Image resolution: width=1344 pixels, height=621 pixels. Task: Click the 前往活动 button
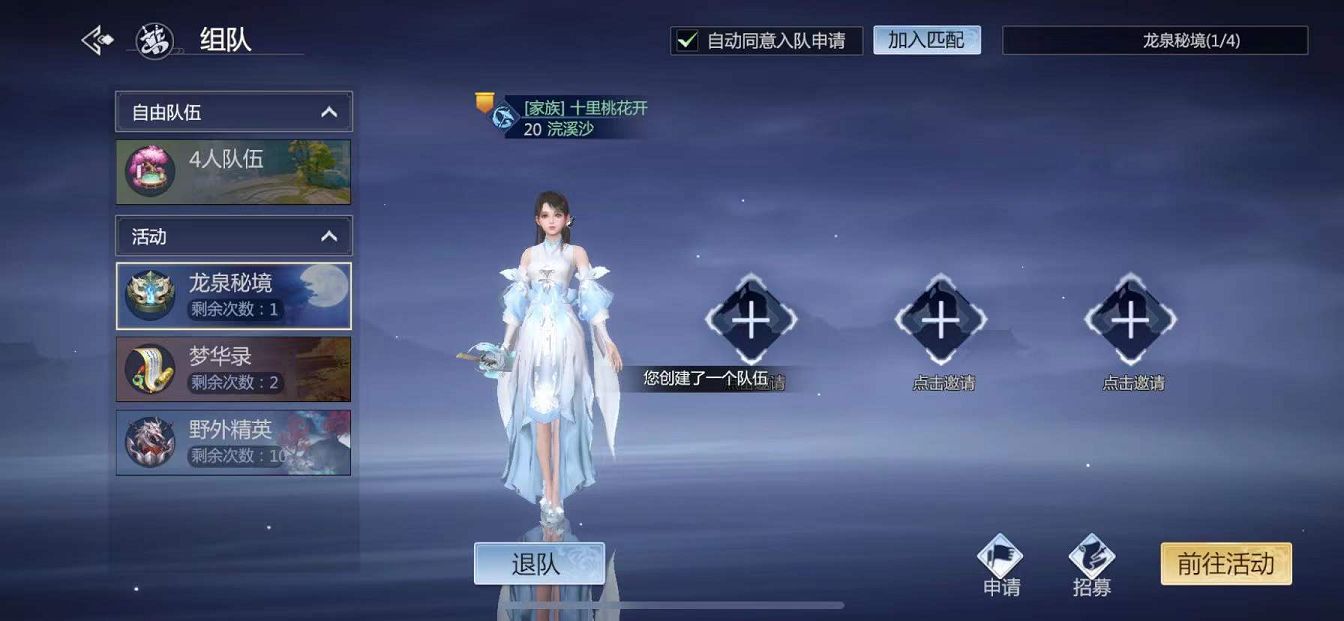pyautogui.click(x=1225, y=564)
